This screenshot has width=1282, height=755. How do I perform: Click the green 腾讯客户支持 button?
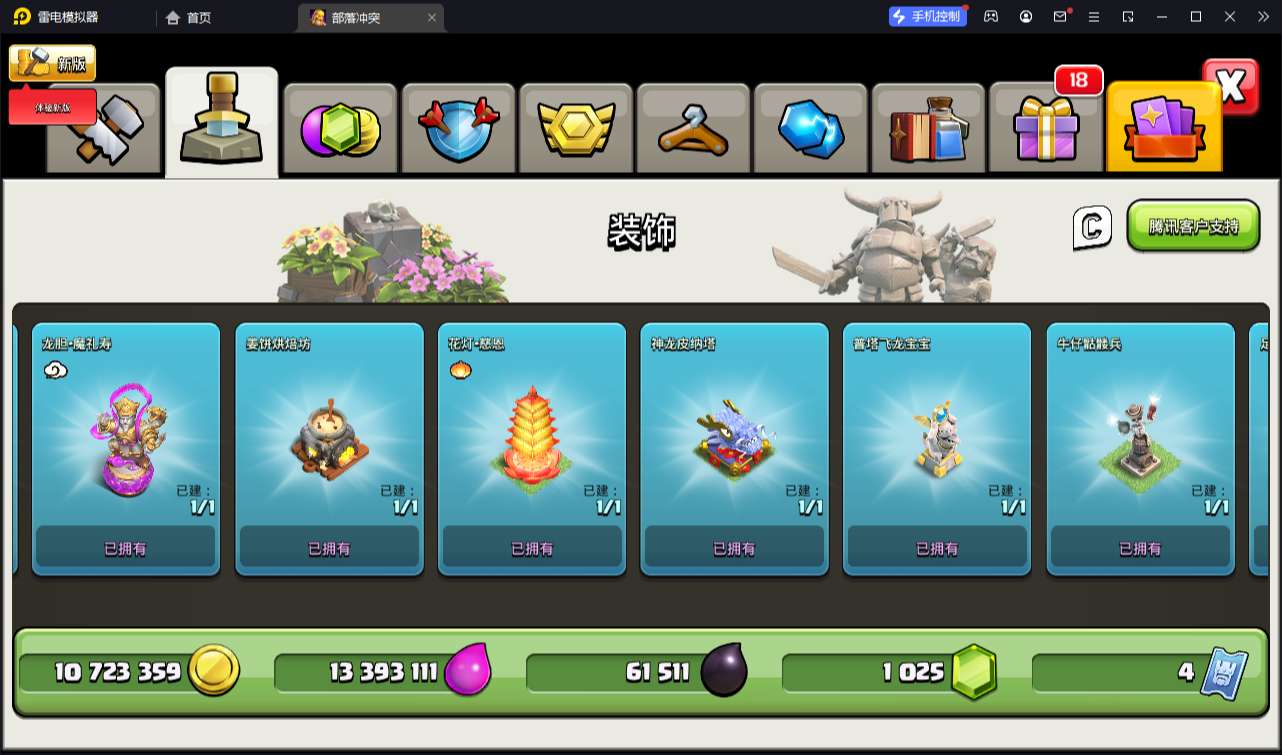tap(1192, 226)
